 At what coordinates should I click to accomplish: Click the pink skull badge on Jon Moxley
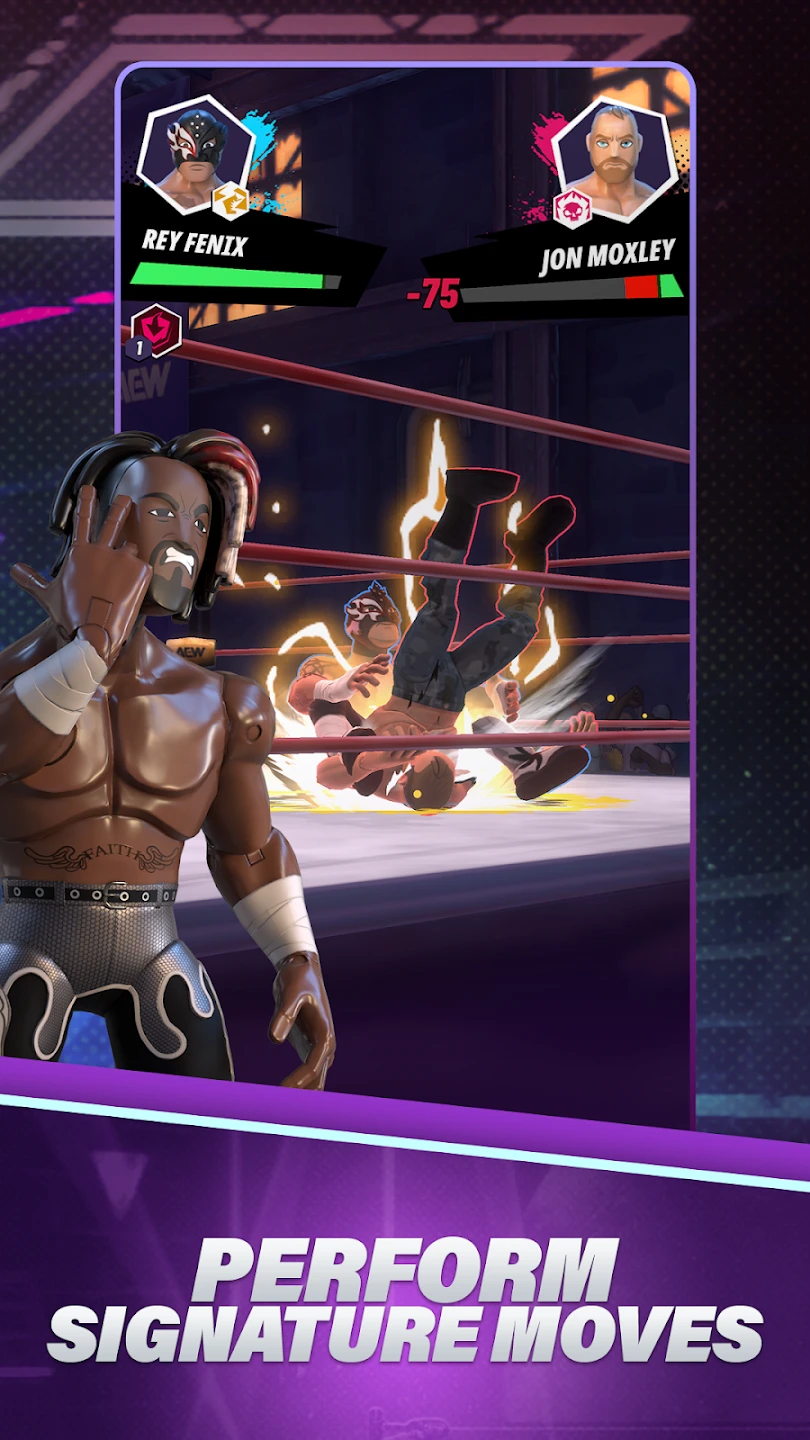tap(573, 207)
